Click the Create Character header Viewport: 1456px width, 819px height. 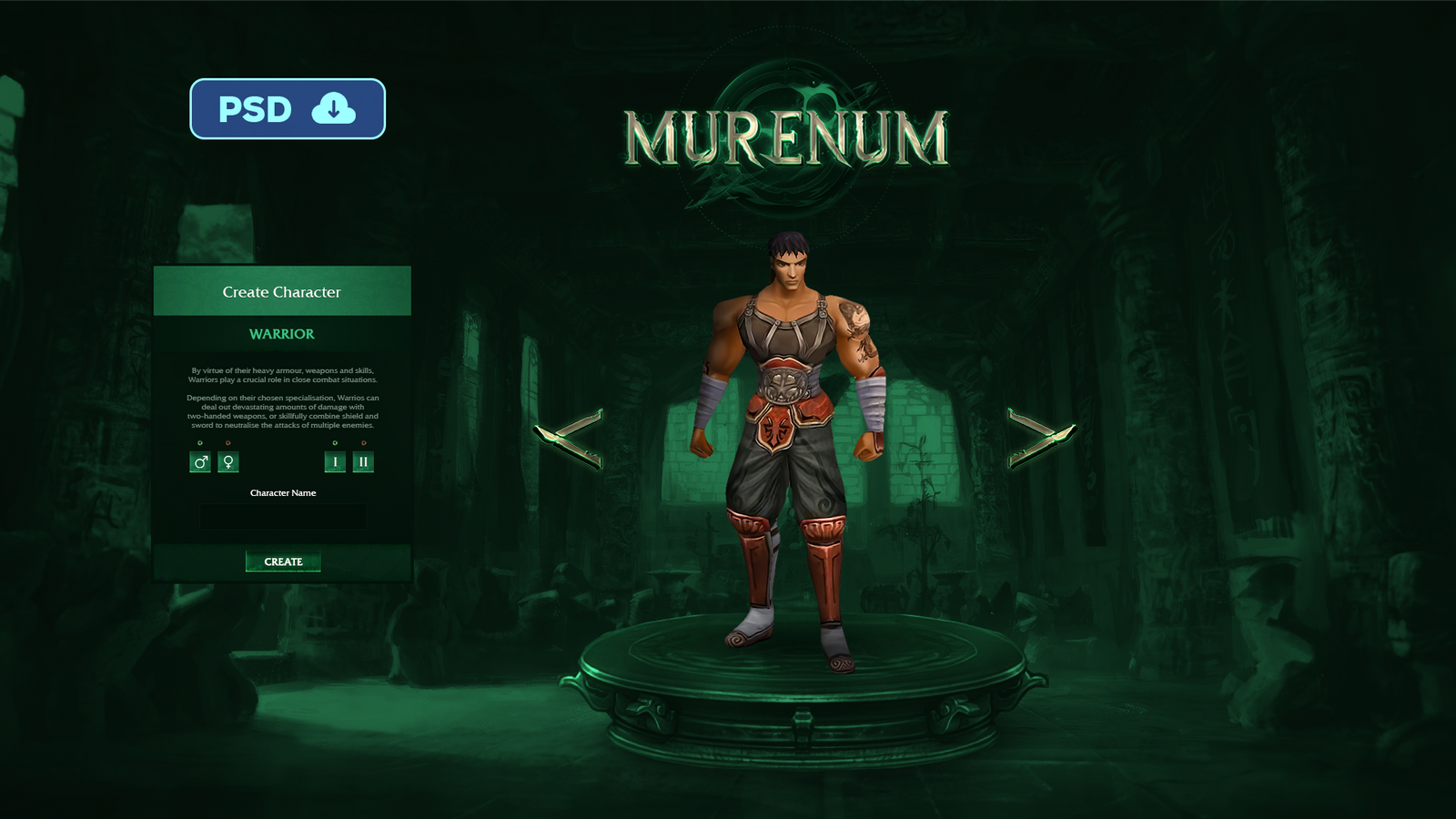point(282,292)
